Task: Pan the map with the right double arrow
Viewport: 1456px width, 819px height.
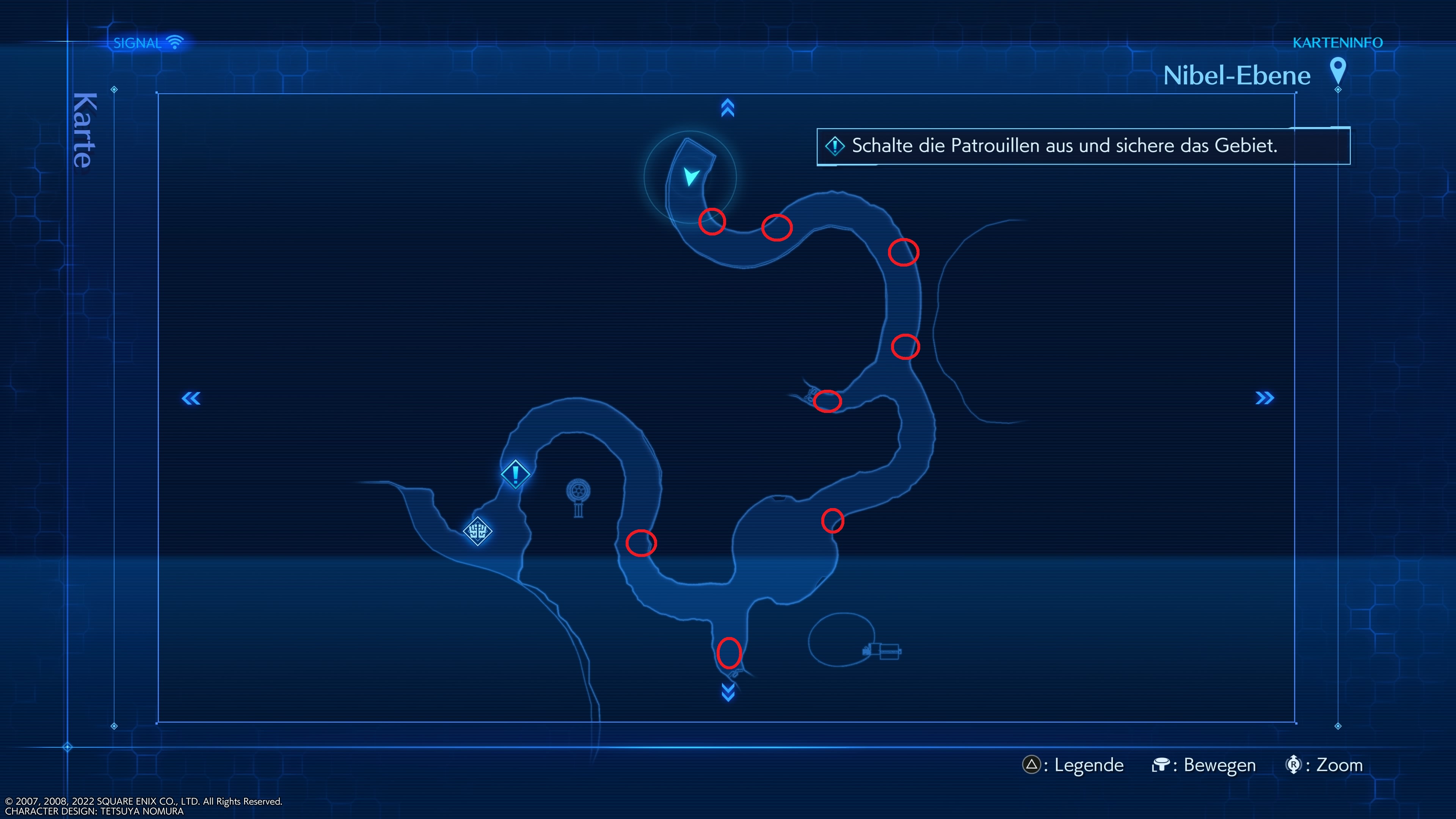Action: click(1265, 399)
